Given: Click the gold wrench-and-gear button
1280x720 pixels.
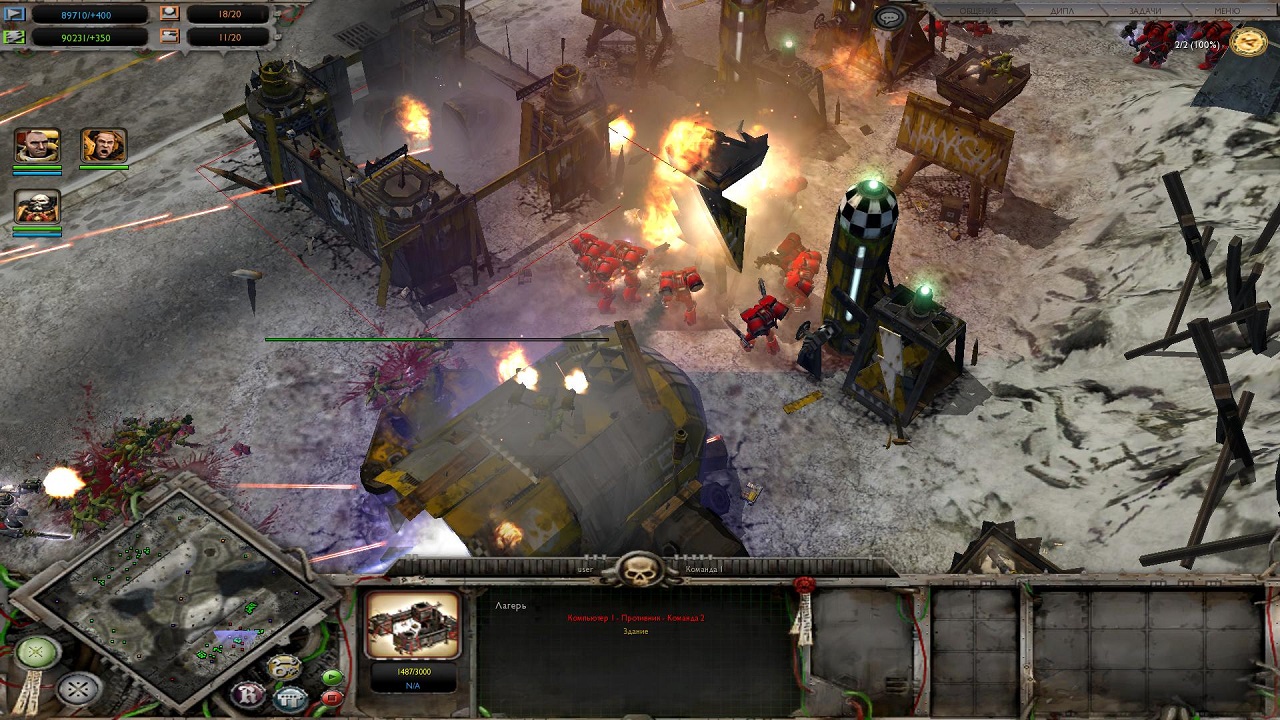Looking at the screenshot, I should (x=284, y=667).
